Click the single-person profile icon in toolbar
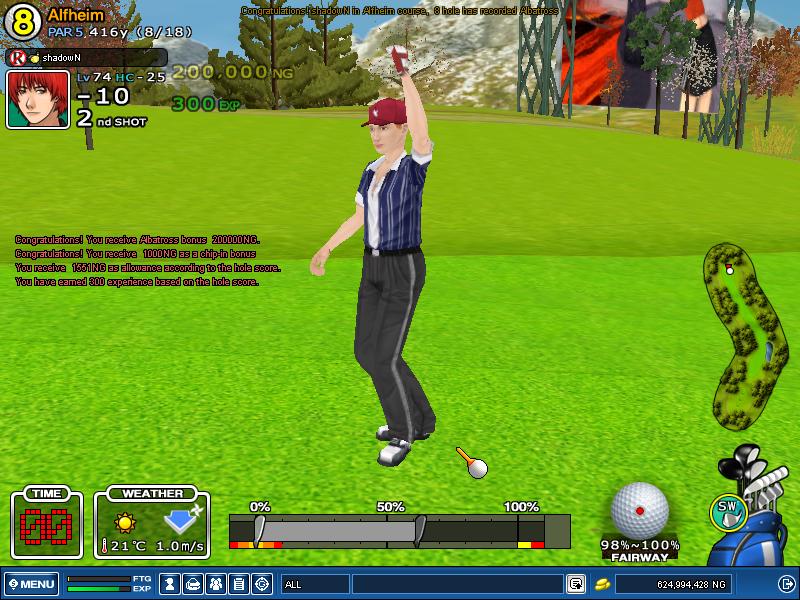The image size is (800, 600). 171,584
